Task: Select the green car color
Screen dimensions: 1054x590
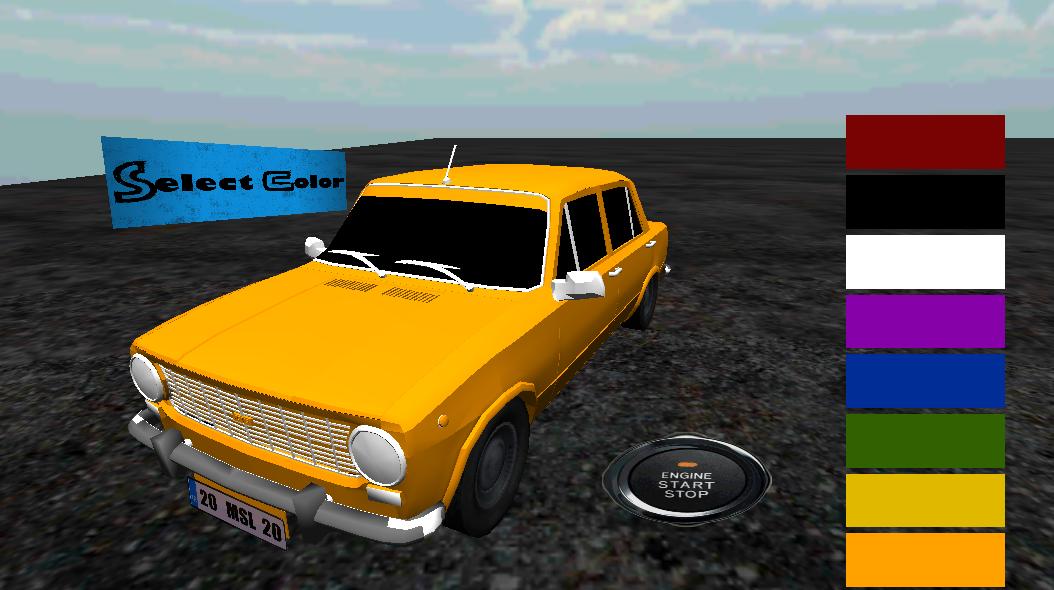Action: (925, 441)
